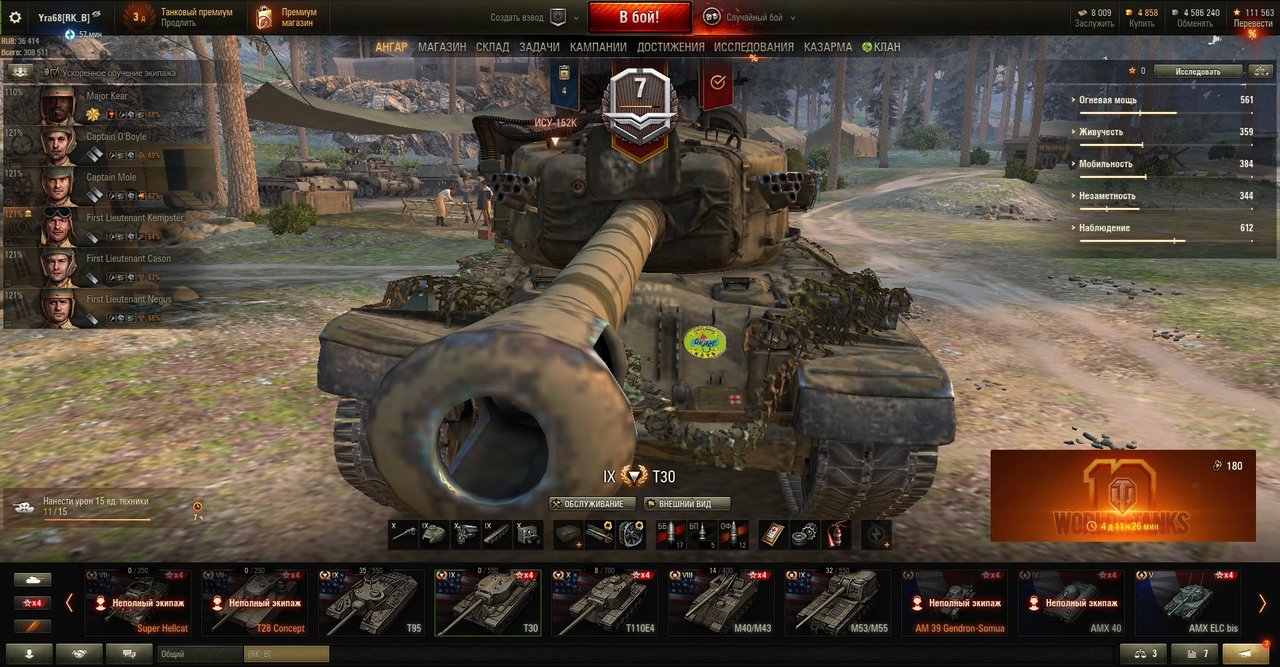Select the Super Hellcat vehicle tile
The height and width of the screenshot is (667, 1280).
138,603
